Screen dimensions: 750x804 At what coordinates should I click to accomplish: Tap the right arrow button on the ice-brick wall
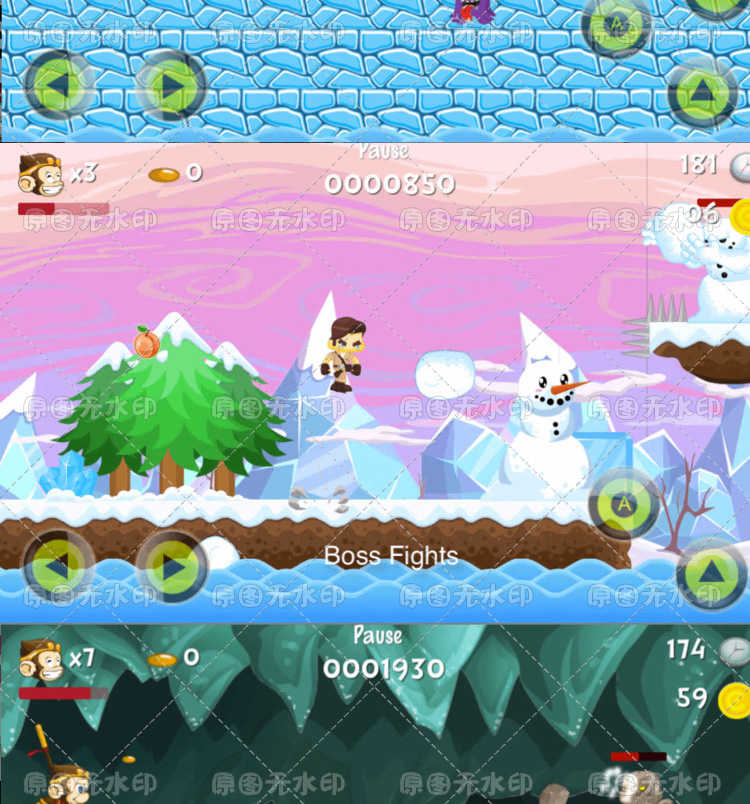[171, 85]
